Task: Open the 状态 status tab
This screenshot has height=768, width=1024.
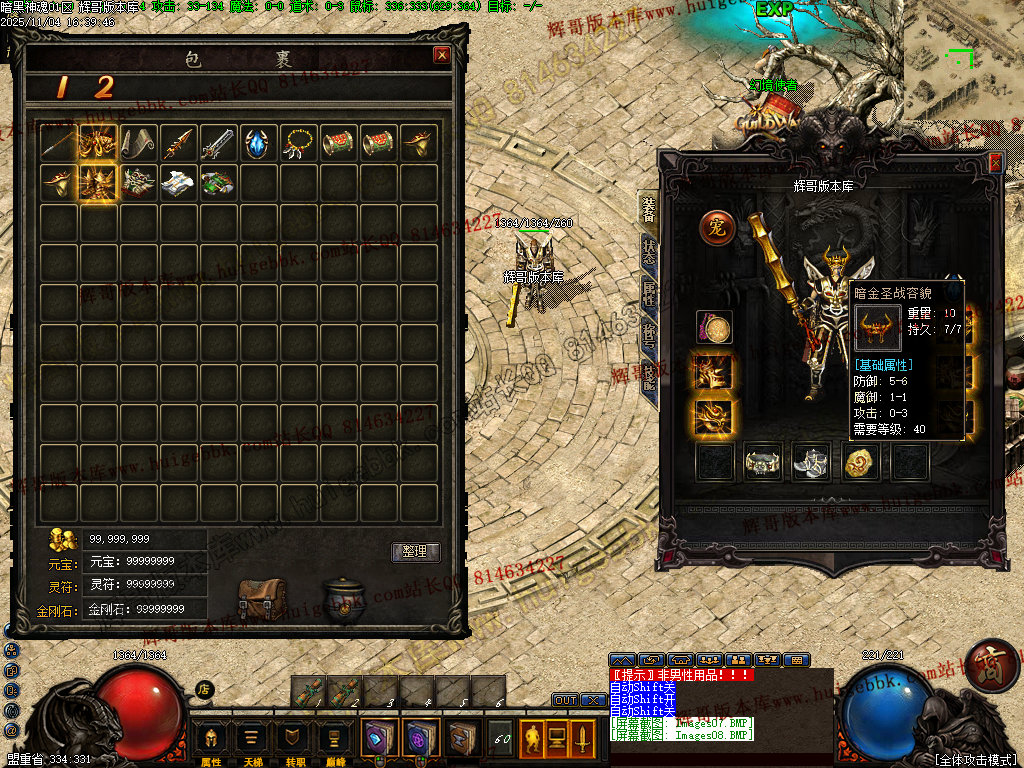Action: (x=649, y=251)
